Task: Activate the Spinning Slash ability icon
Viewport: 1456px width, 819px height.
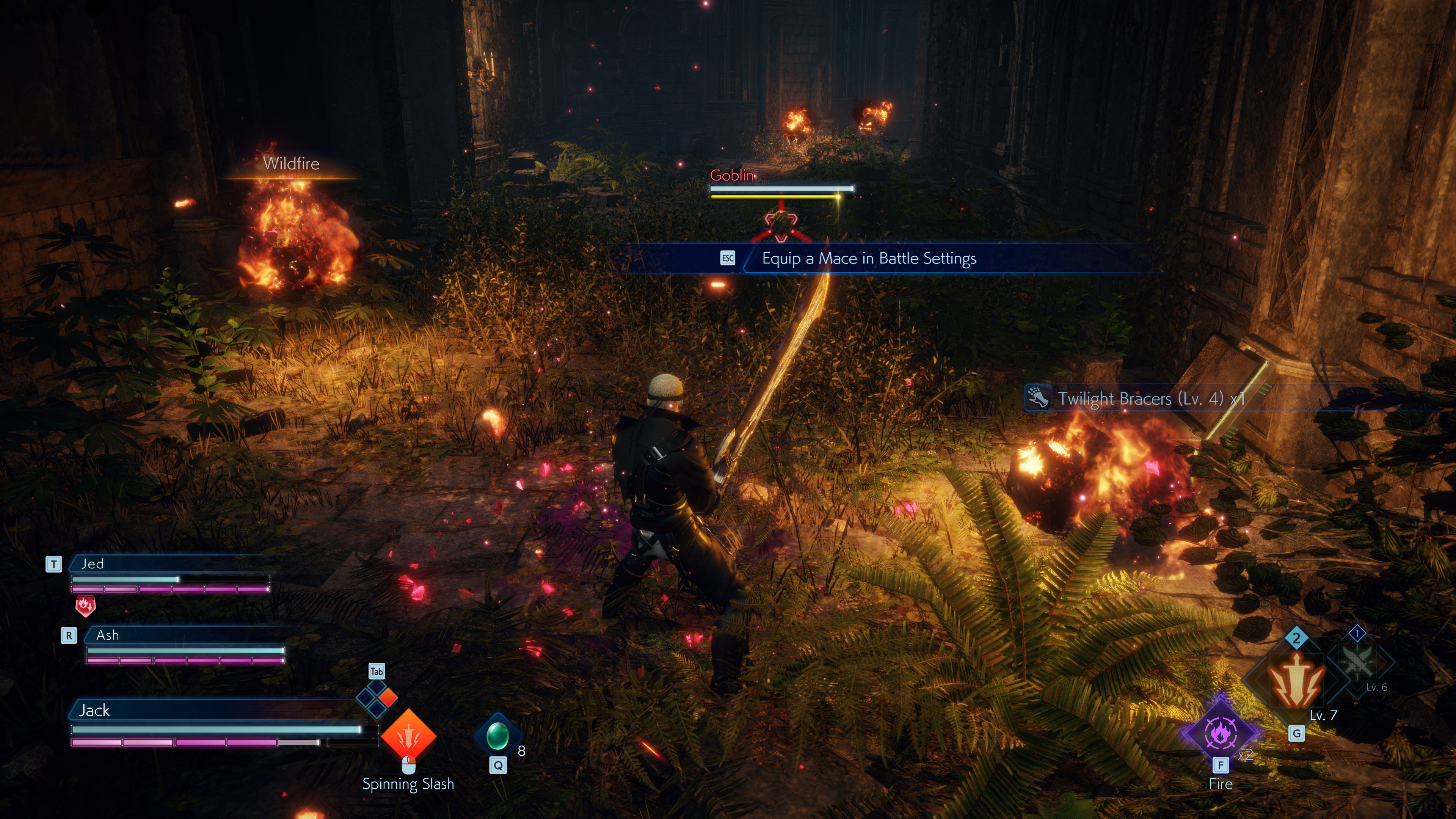Action: click(x=408, y=736)
